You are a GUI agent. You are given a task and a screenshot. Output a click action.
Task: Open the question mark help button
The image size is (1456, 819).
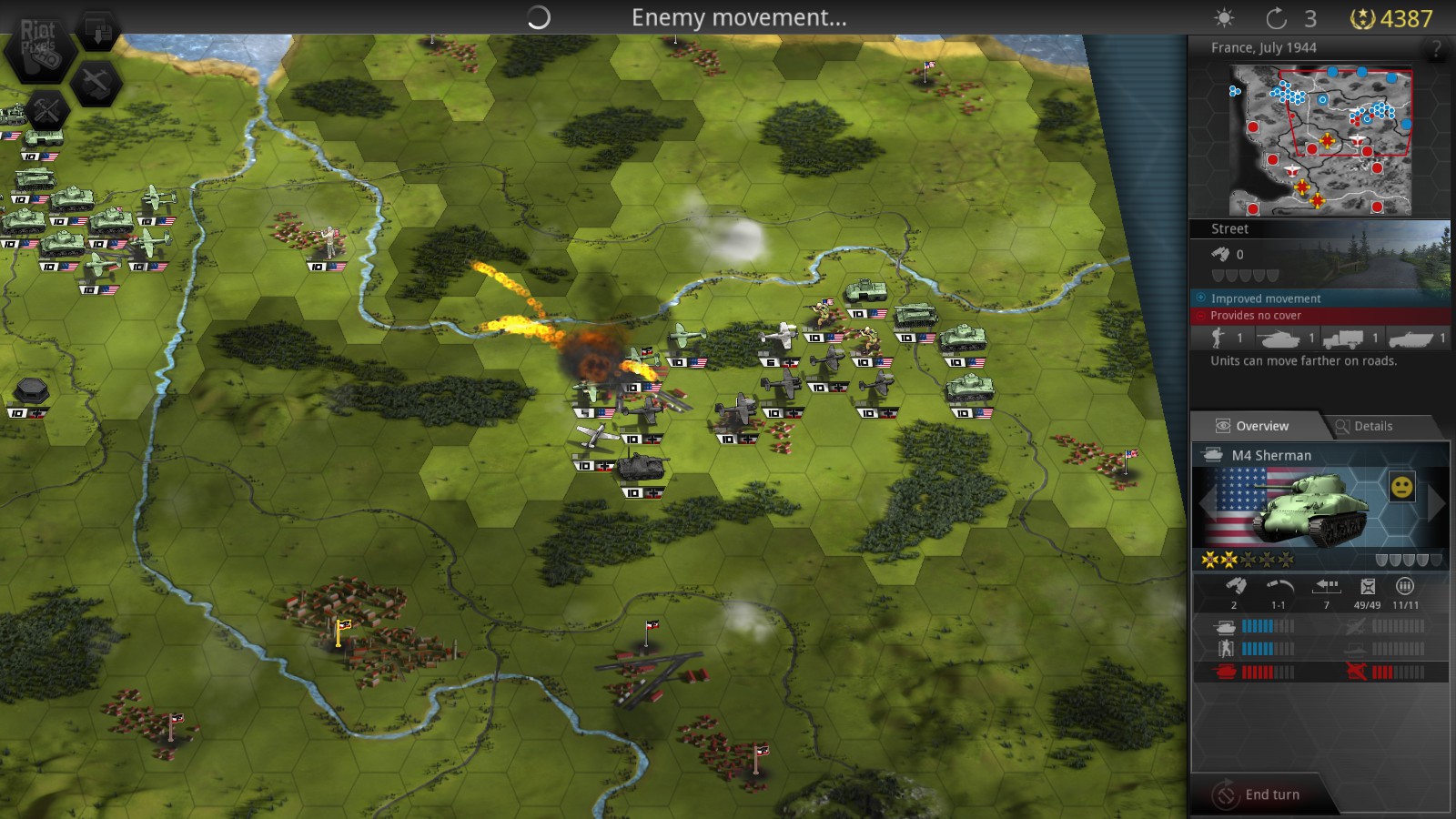pyautogui.click(x=1437, y=49)
